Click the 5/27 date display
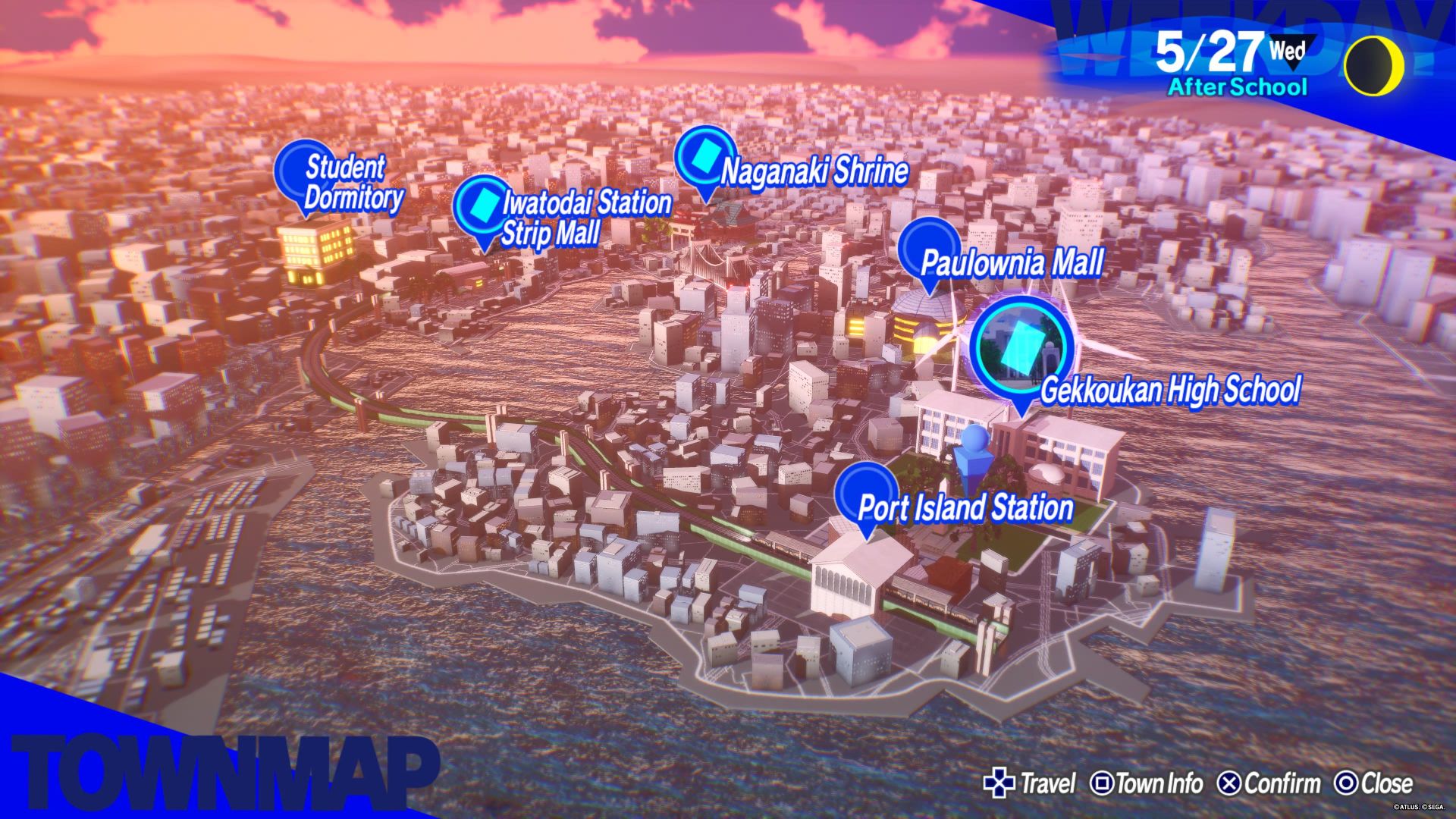Image resolution: width=1456 pixels, height=819 pixels. [x=1206, y=49]
